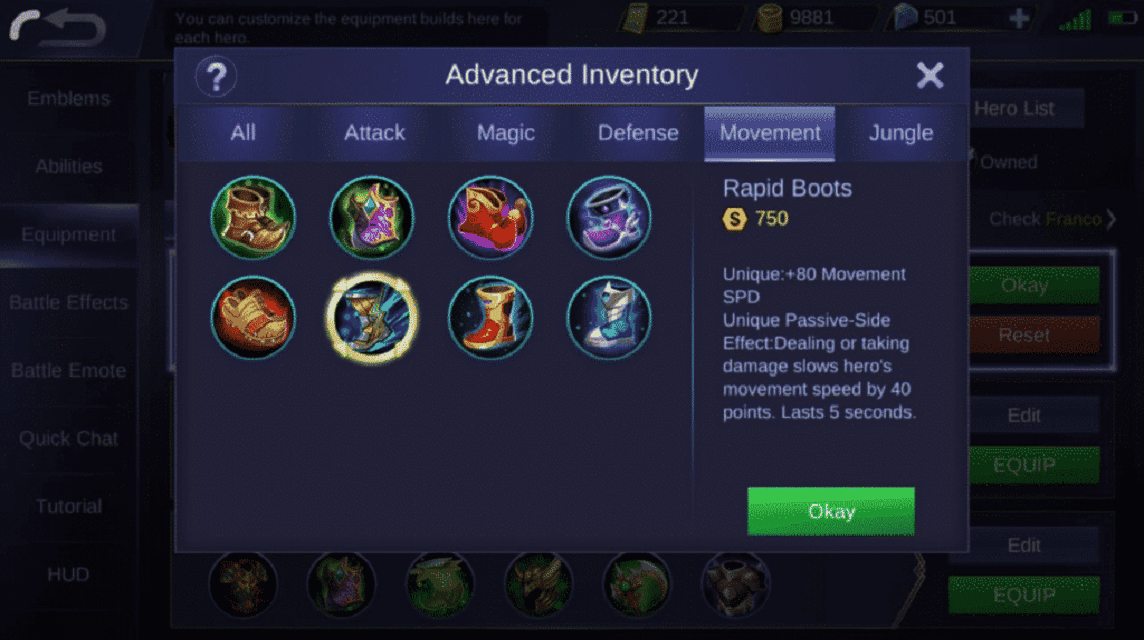Open the question mark help button
This screenshot has width=1144, height=640.
[216, 76]
